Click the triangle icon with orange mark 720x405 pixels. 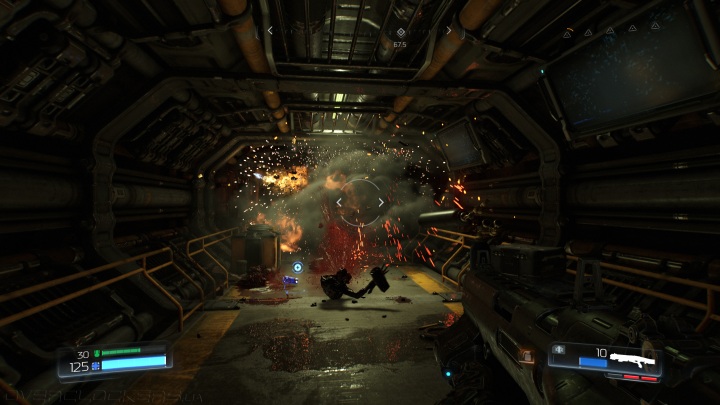pyautogui.click(x=568, y=32)
